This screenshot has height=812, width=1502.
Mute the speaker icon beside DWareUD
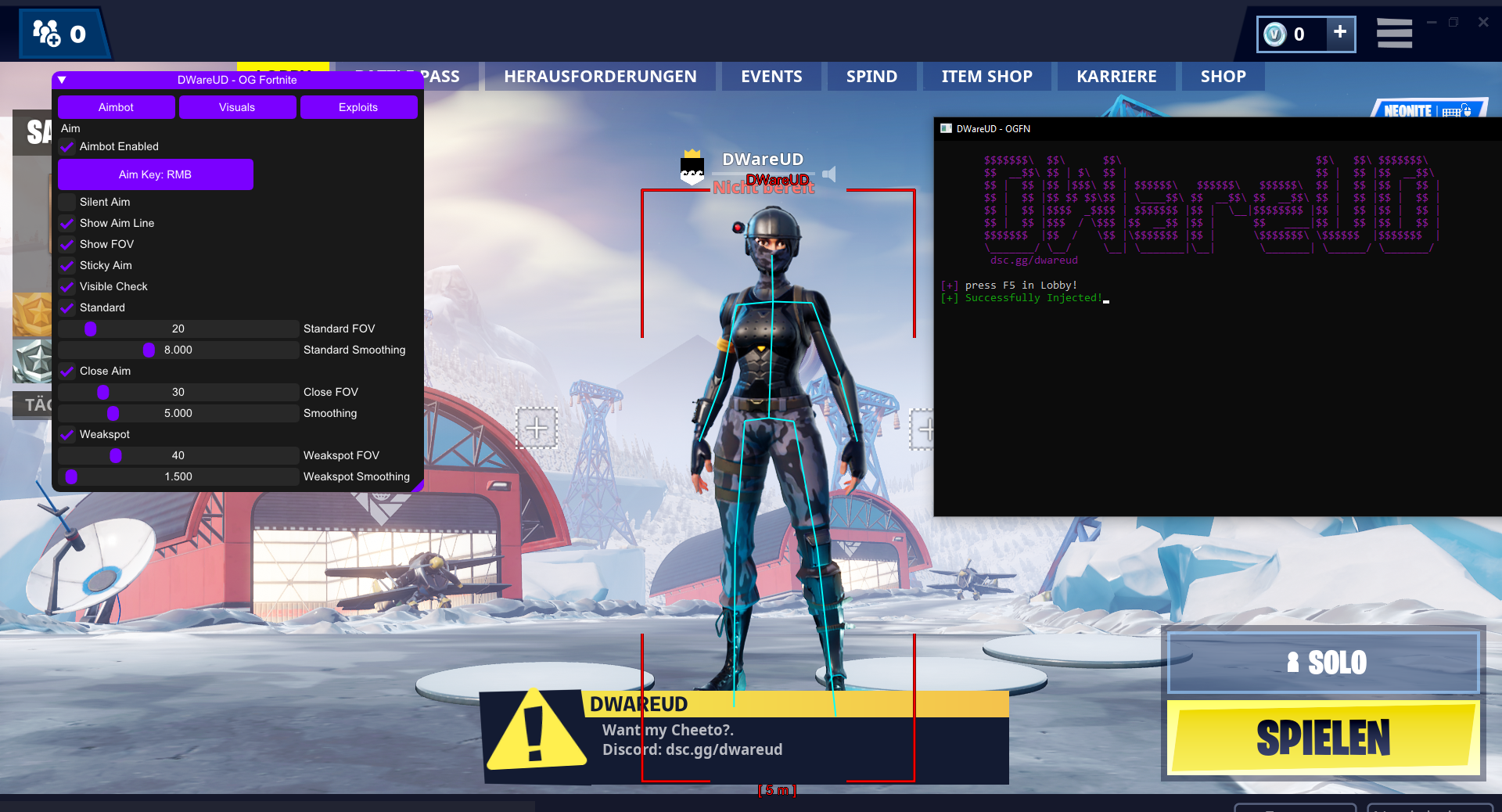(x=829, y=174)
